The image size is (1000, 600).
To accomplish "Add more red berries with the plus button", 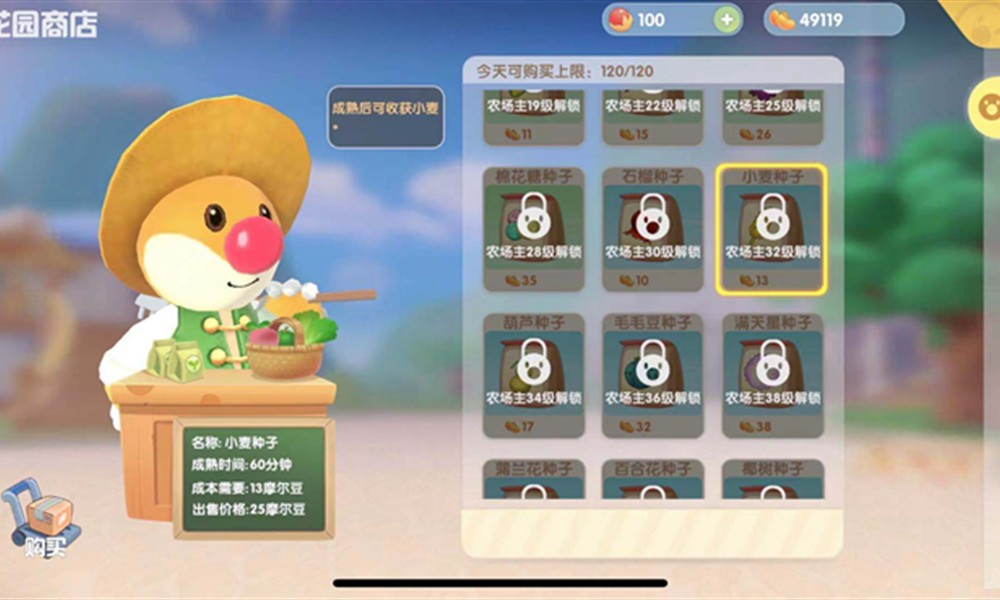I will tap(727, 19).
